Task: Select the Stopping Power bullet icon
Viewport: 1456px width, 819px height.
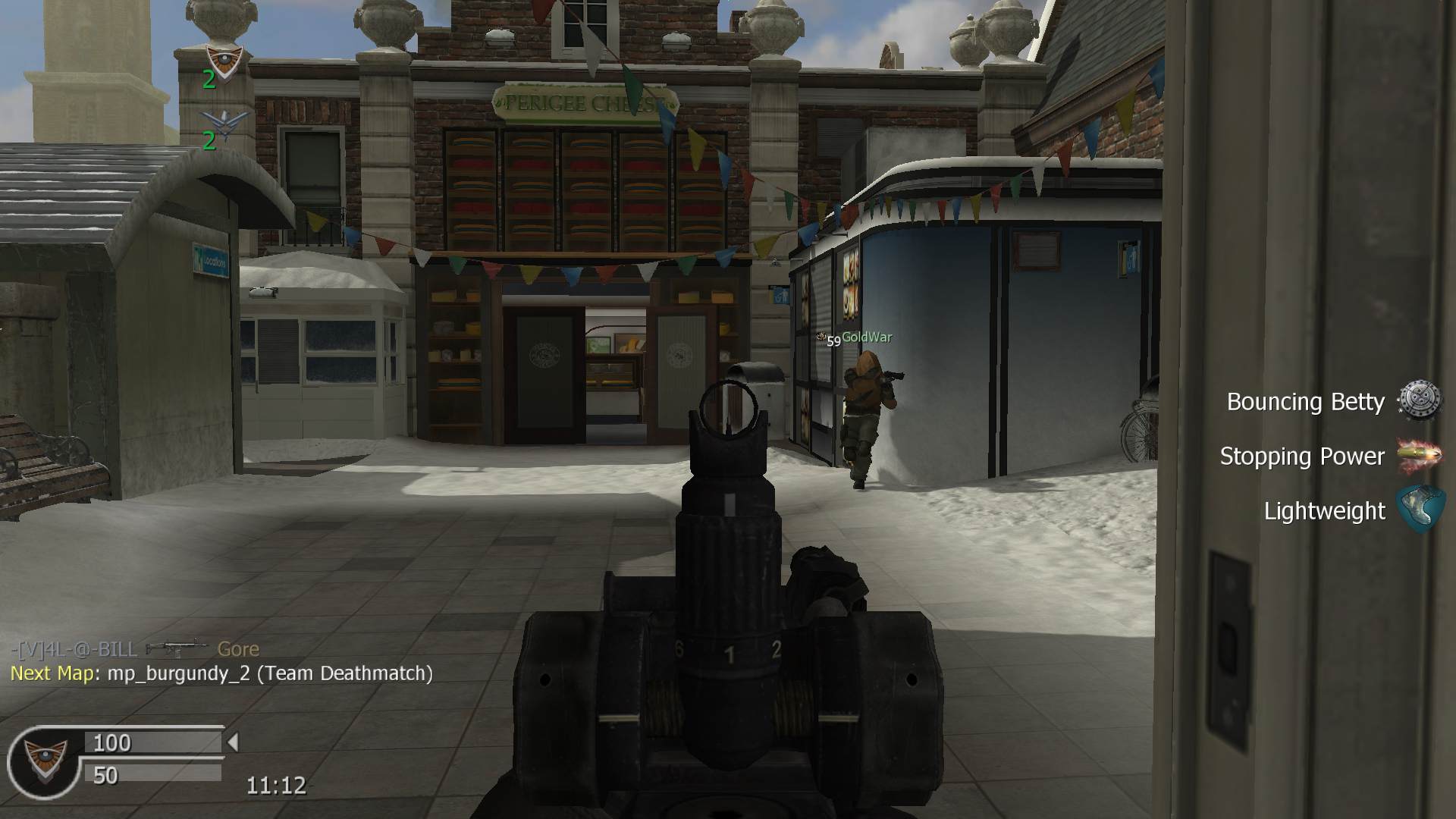Action: (x=1419, y=455)
